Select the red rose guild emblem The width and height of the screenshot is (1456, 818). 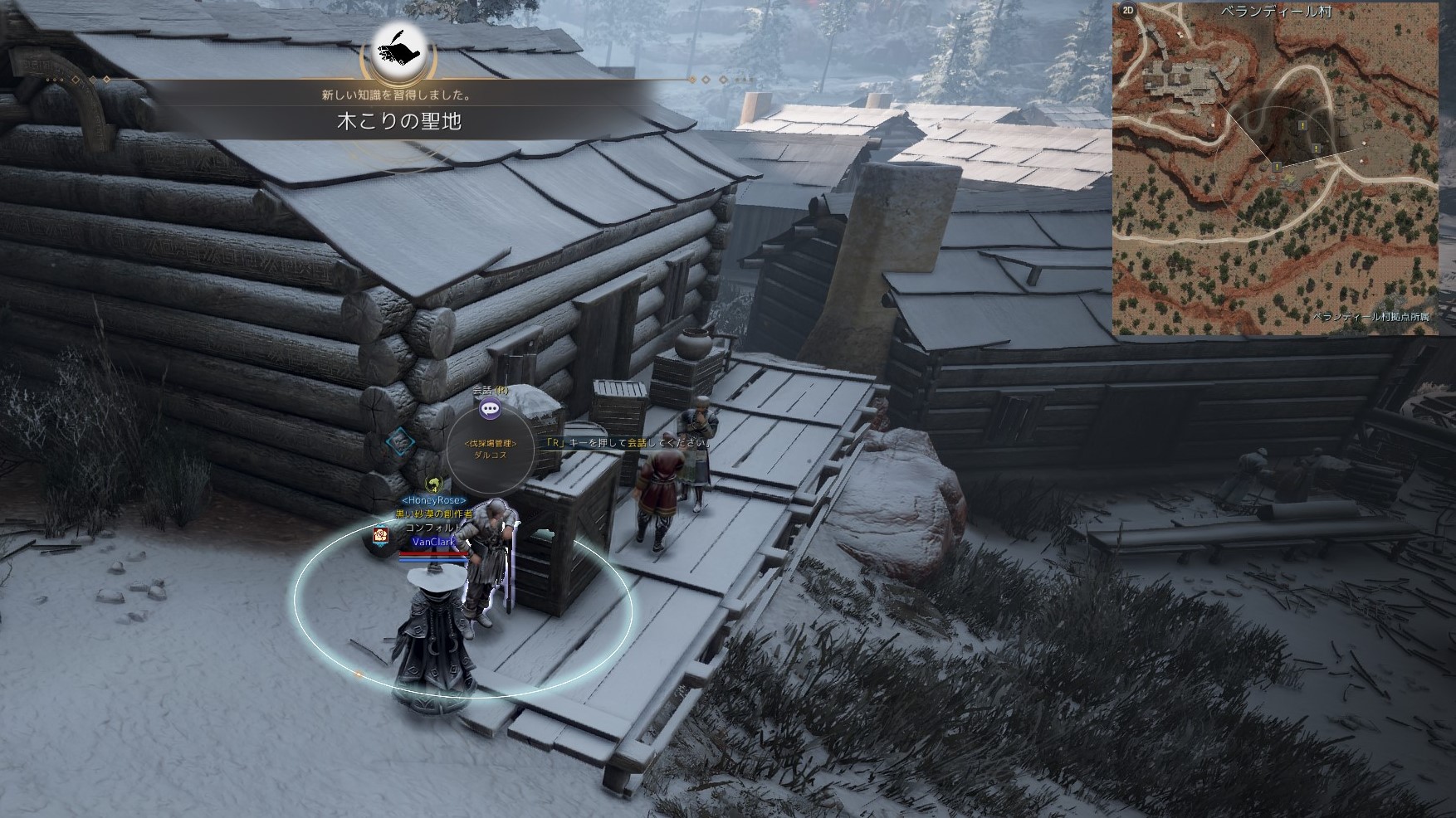tap(381, 536)
